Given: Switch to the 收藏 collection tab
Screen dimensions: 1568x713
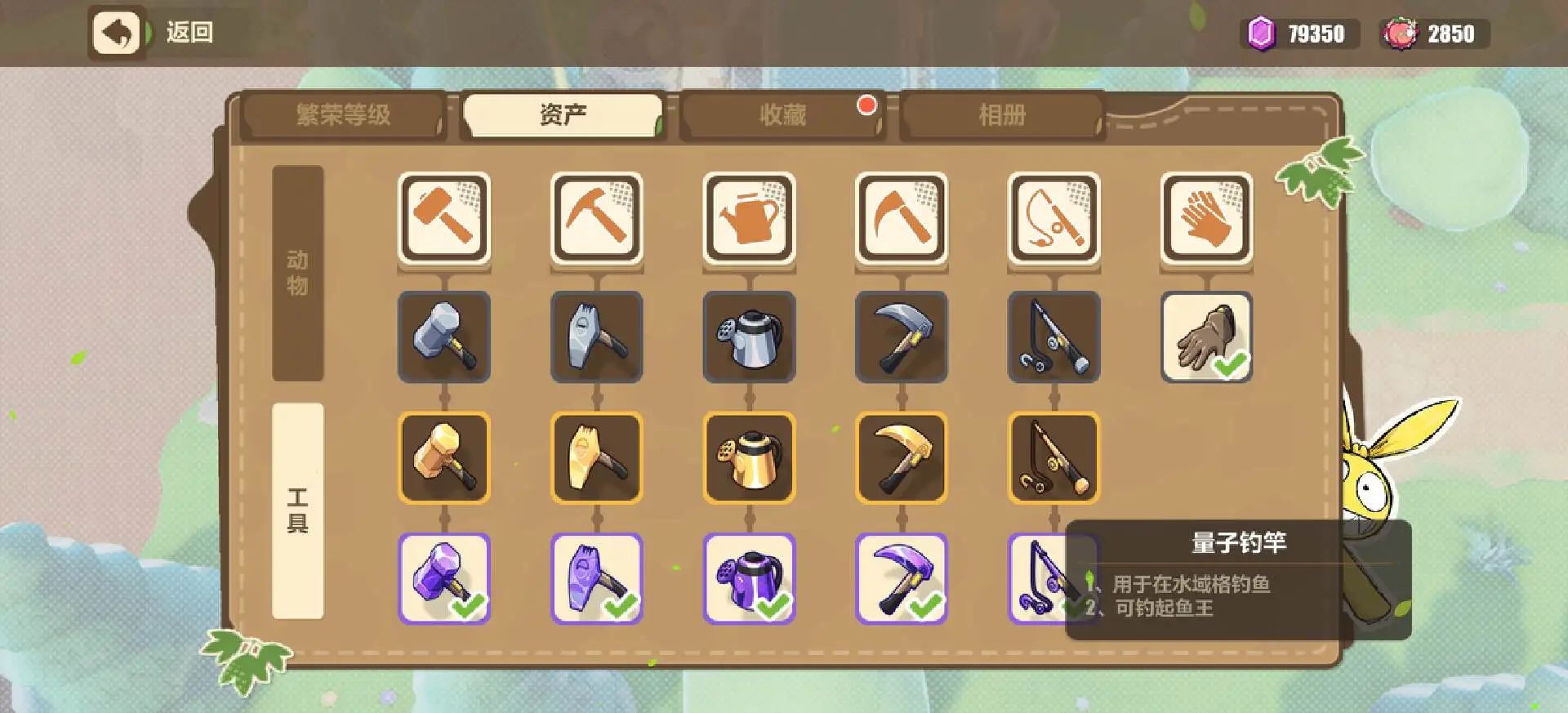Looking at the screenshot, I should click(782, 114).
